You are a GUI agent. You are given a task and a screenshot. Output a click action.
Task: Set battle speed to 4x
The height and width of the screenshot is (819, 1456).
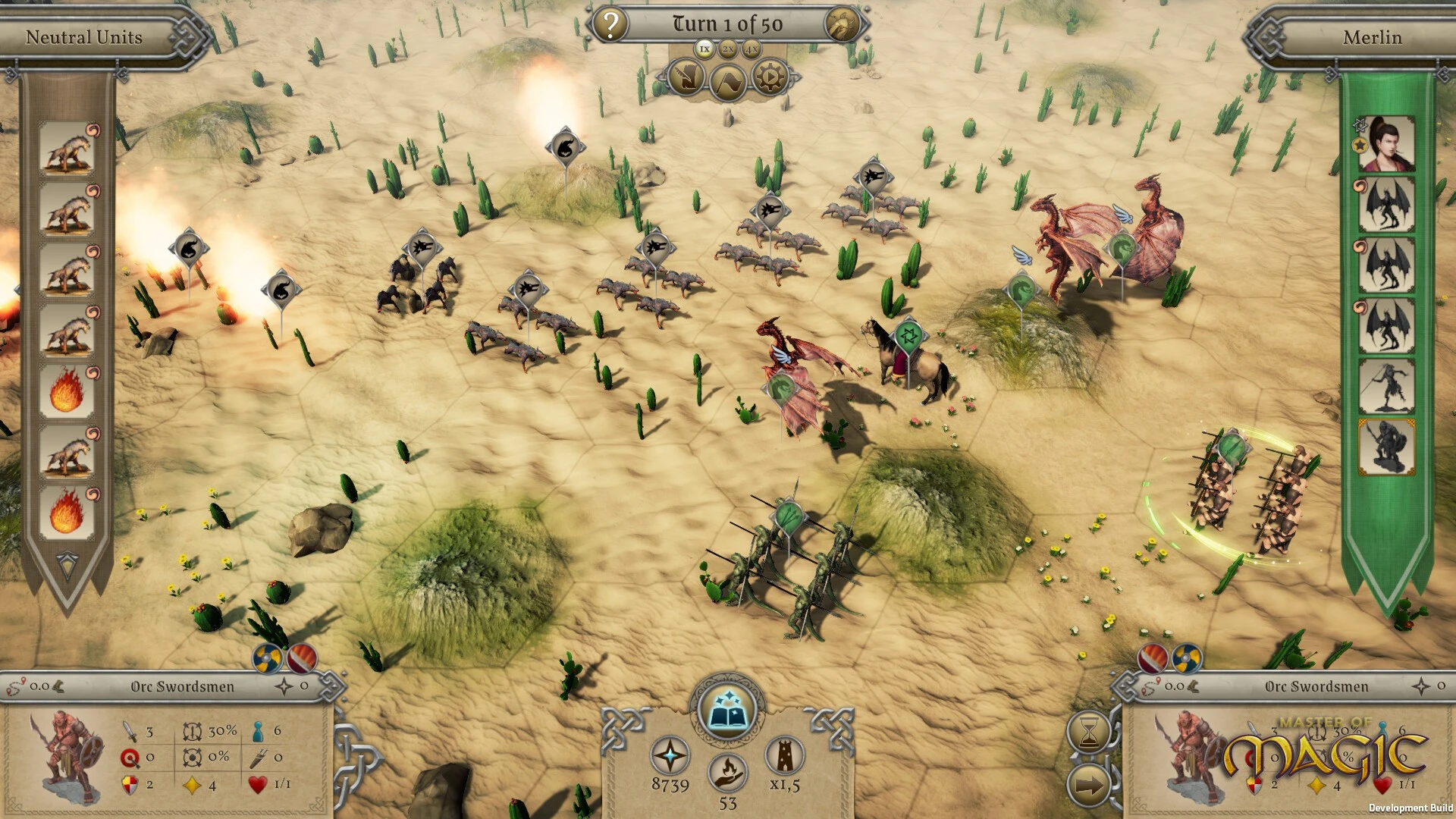pos(752,49)
